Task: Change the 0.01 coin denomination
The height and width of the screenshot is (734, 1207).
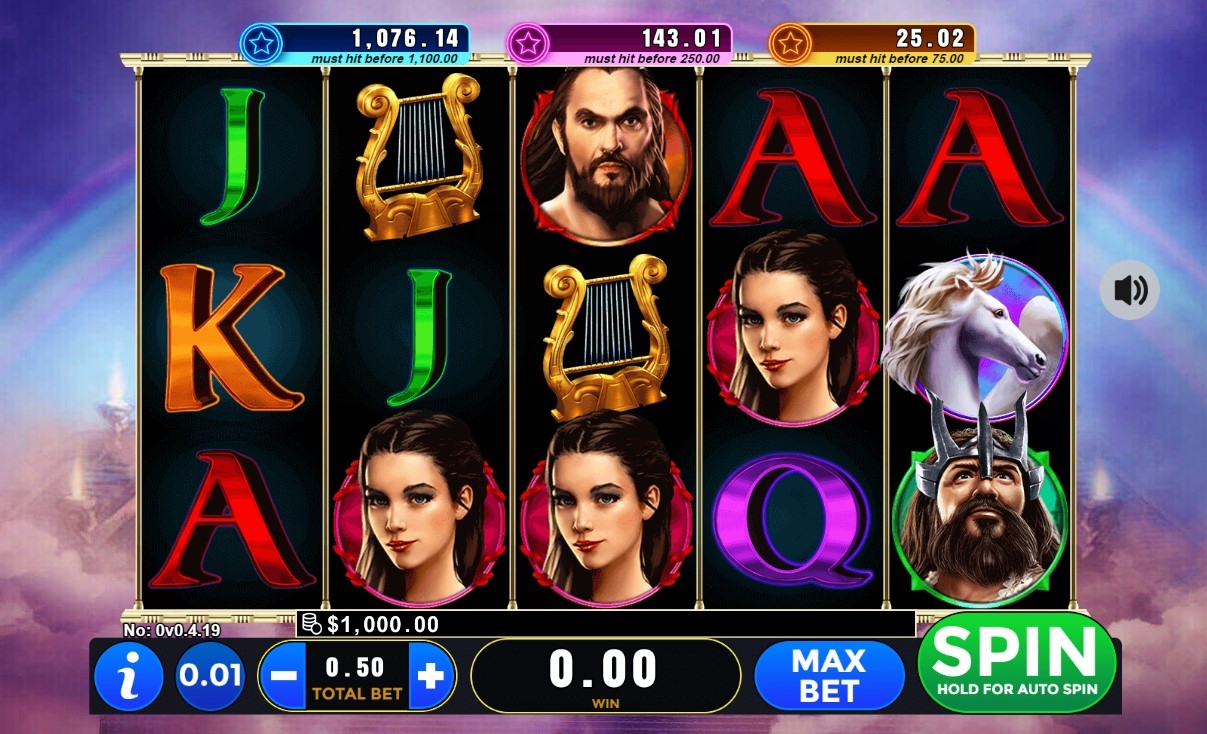Action: pos(210,675)
